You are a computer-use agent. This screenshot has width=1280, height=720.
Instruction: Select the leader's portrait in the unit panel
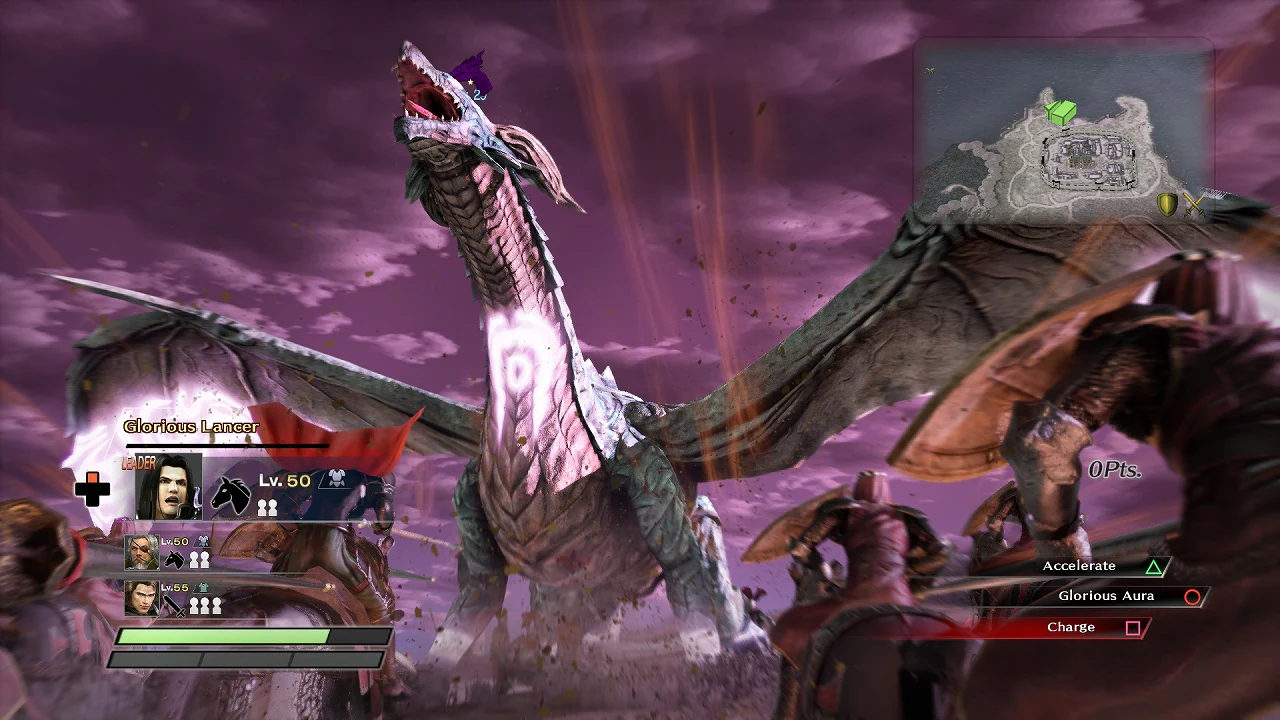(169, 487)
